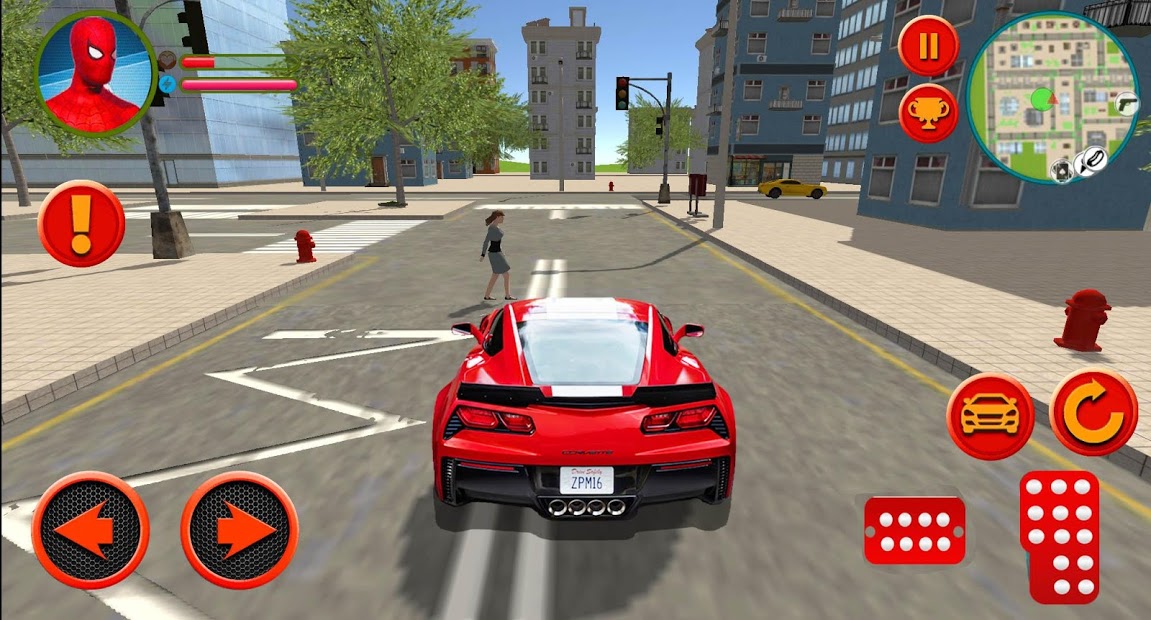
Task: Click the Spider hero portrait avatar
Action: click(96, 72)
